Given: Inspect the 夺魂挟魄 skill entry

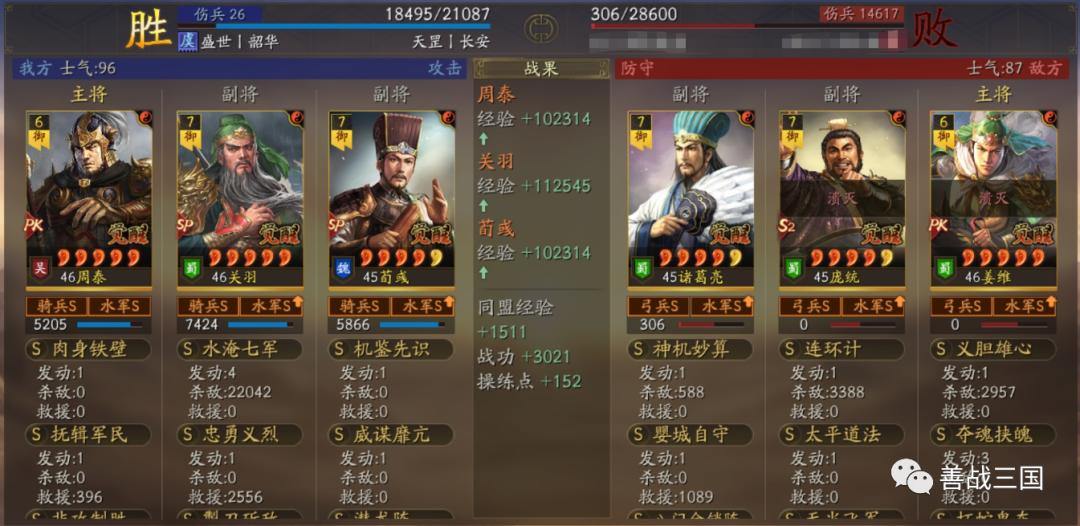Looking at the screenshot, I should coord(993,435).
